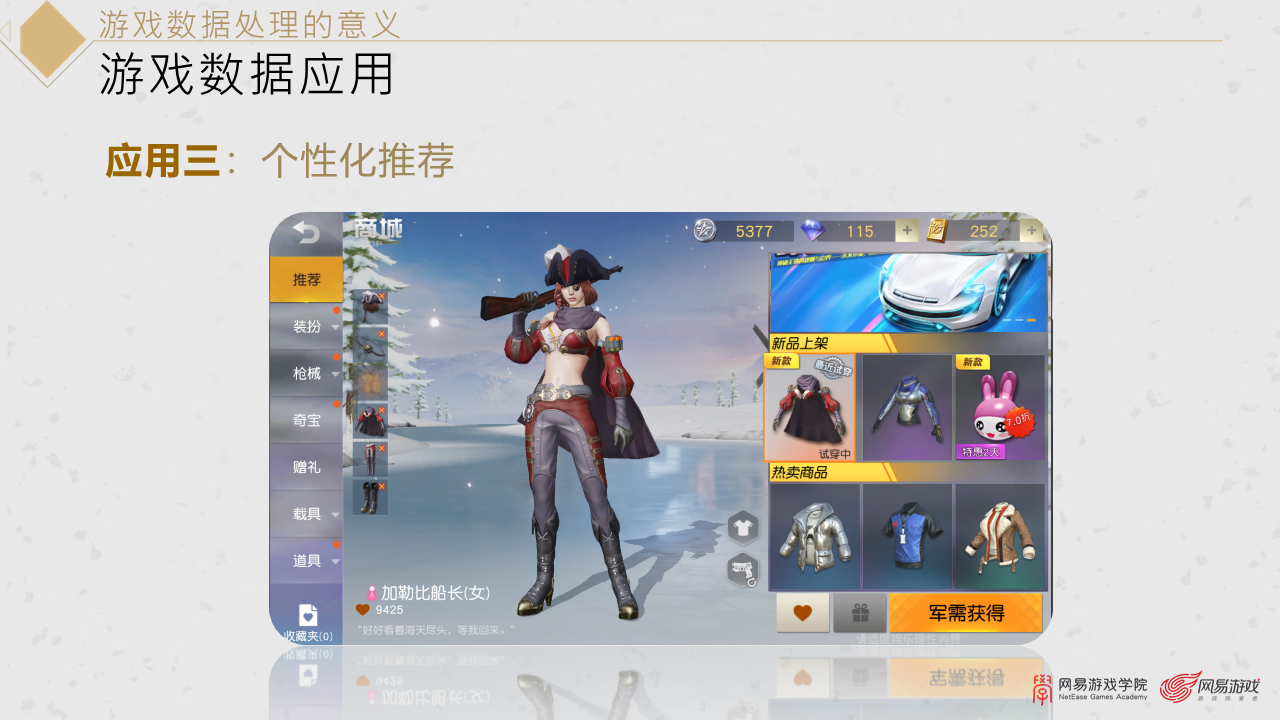
Task: Click the gold ticket currency icon
Action: 938,231
